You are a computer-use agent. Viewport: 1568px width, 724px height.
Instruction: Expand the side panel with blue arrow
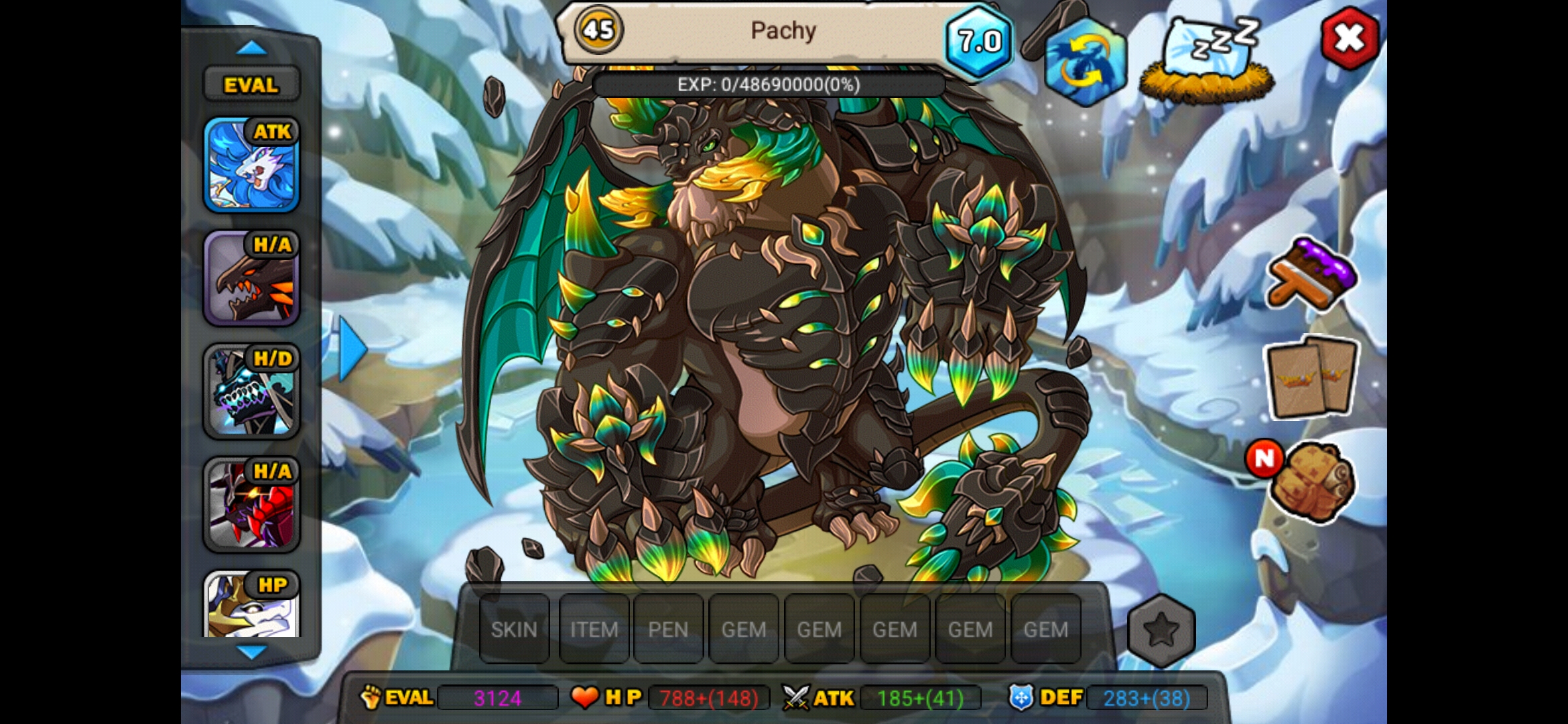coord(352,349)
